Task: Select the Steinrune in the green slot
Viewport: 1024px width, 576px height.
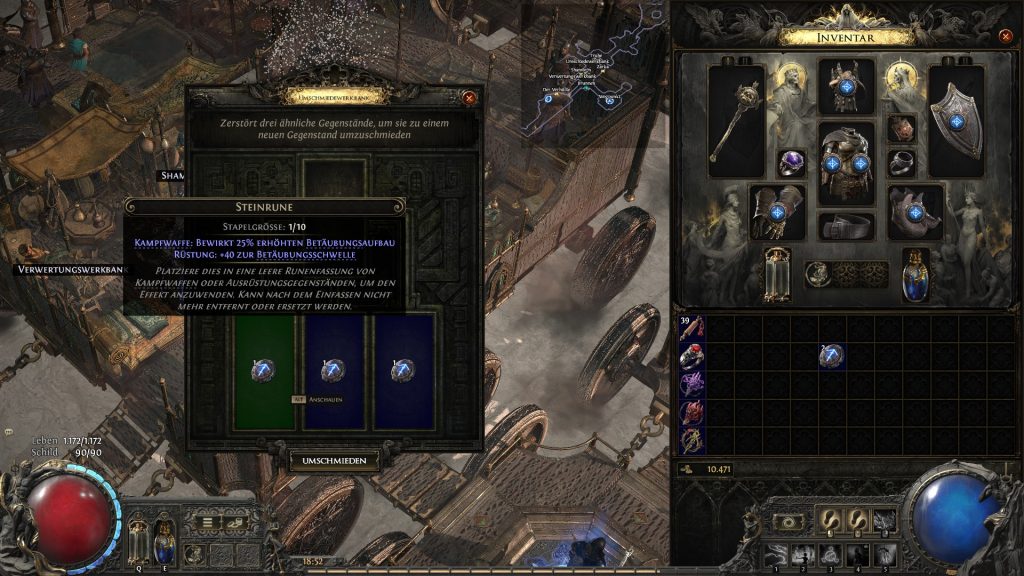Action: [x=263, y=371]
